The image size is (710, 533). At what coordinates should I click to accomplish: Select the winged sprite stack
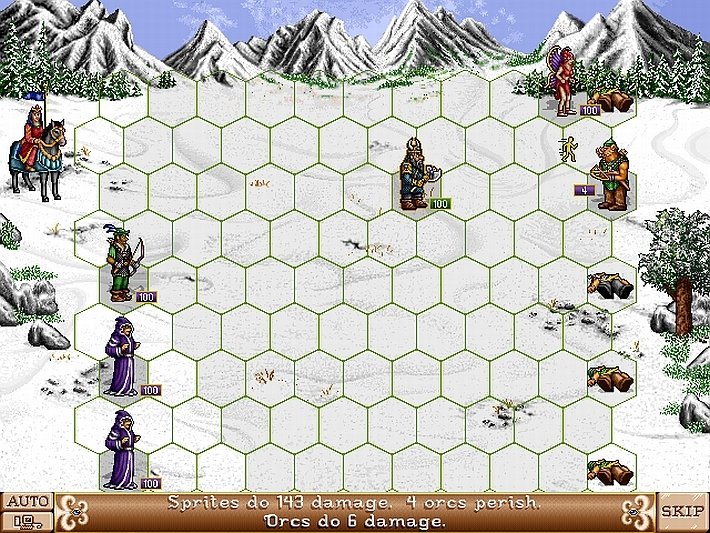point(563,80)
